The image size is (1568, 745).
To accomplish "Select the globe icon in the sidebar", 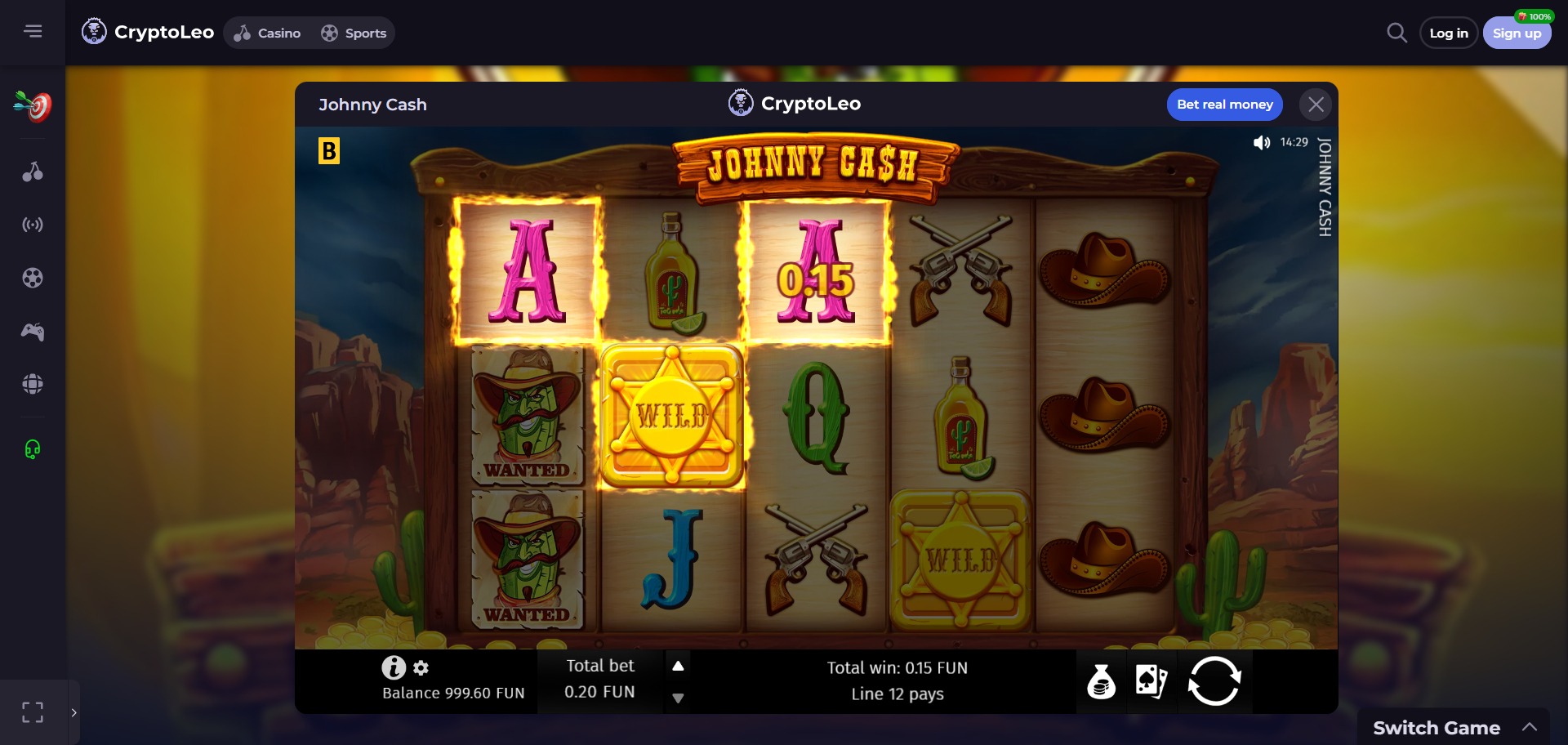I will coord(33,383).
